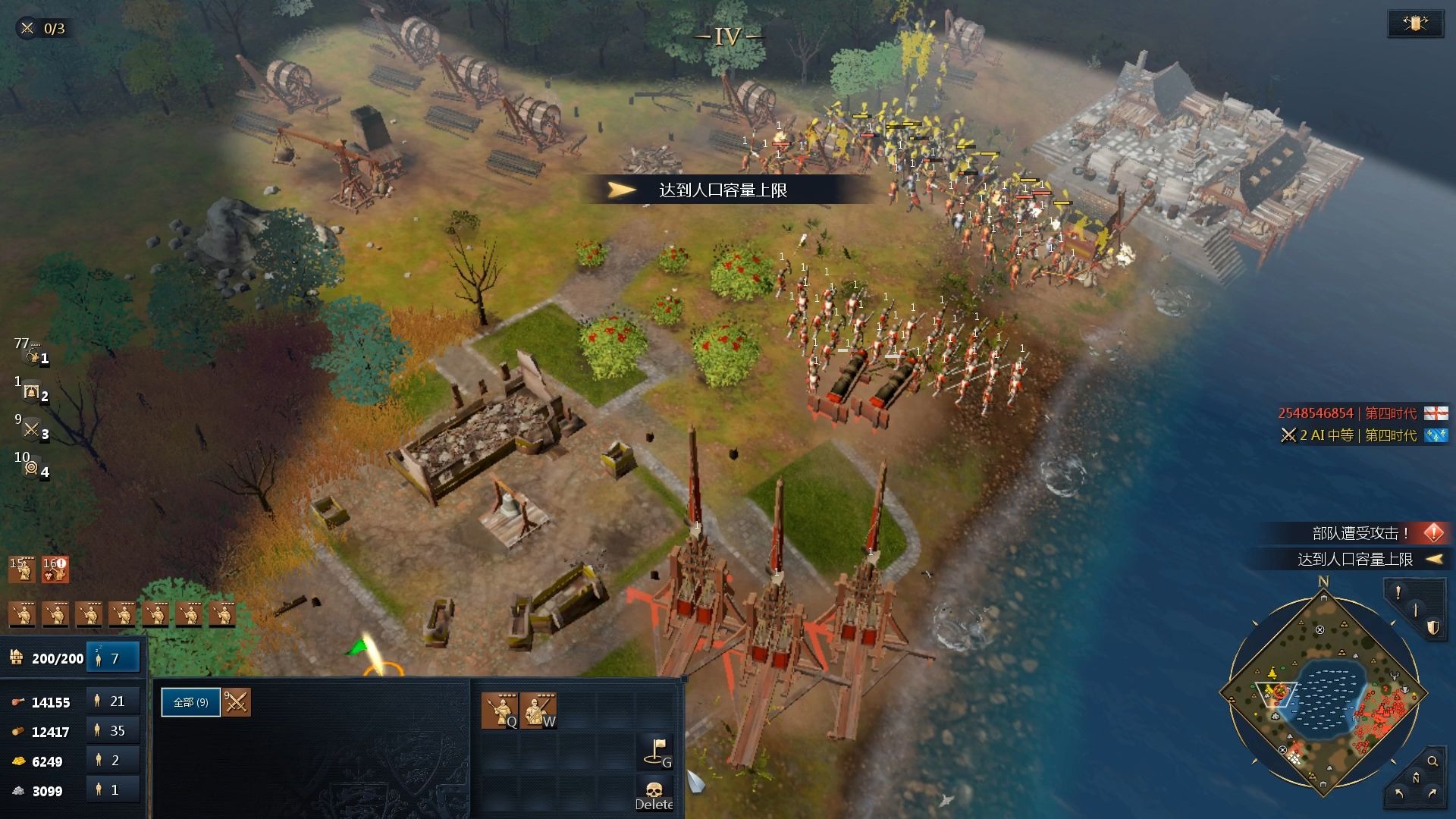Select control group 3 with crossed swords
This screenshot has width=1456, height=819.
click(x=32, y=430)
